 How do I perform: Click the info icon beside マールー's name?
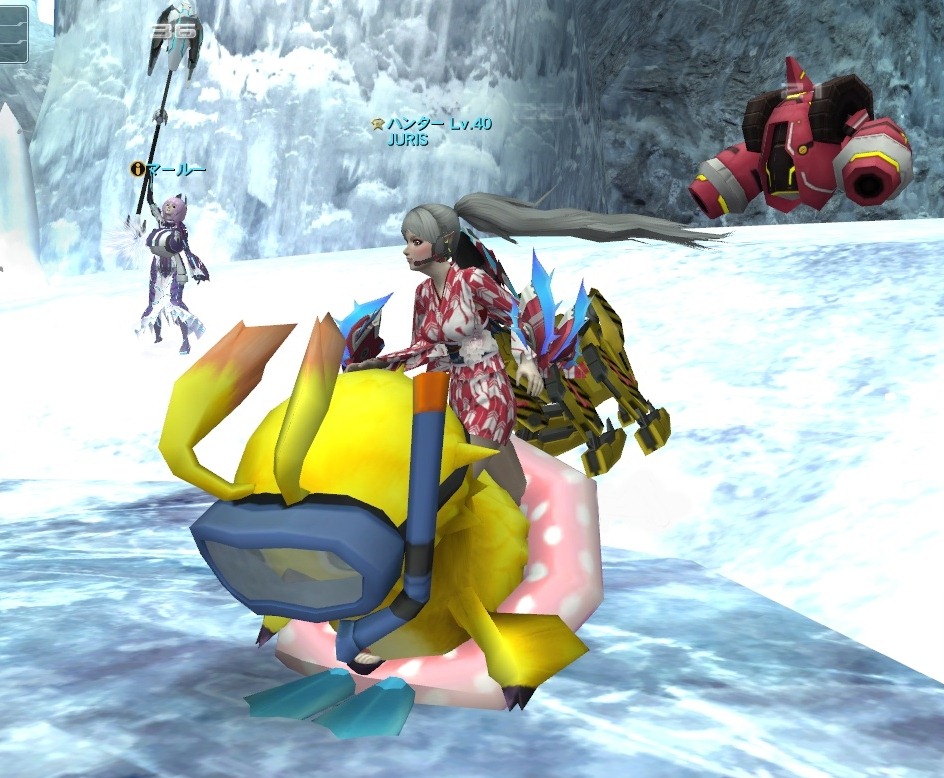pyautogui.click(x=137, y=169)
